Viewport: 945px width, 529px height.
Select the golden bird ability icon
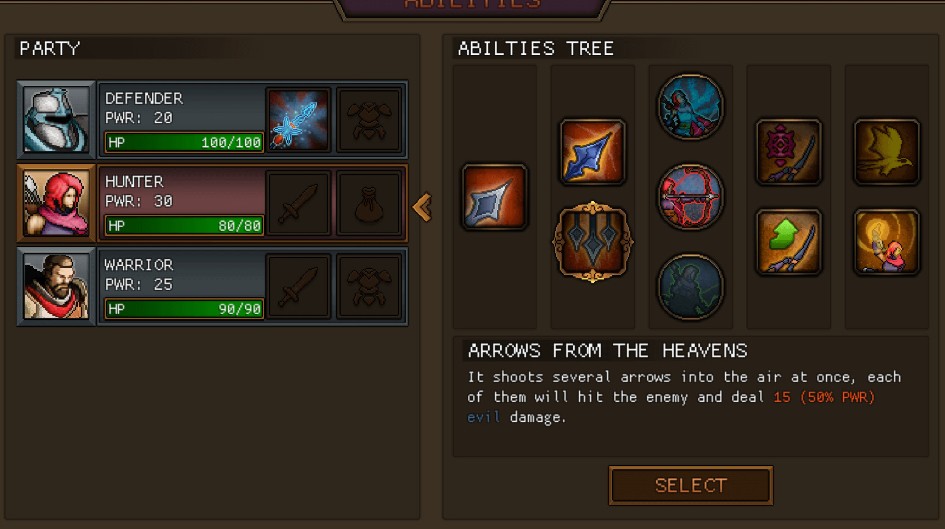coord(886,151)
